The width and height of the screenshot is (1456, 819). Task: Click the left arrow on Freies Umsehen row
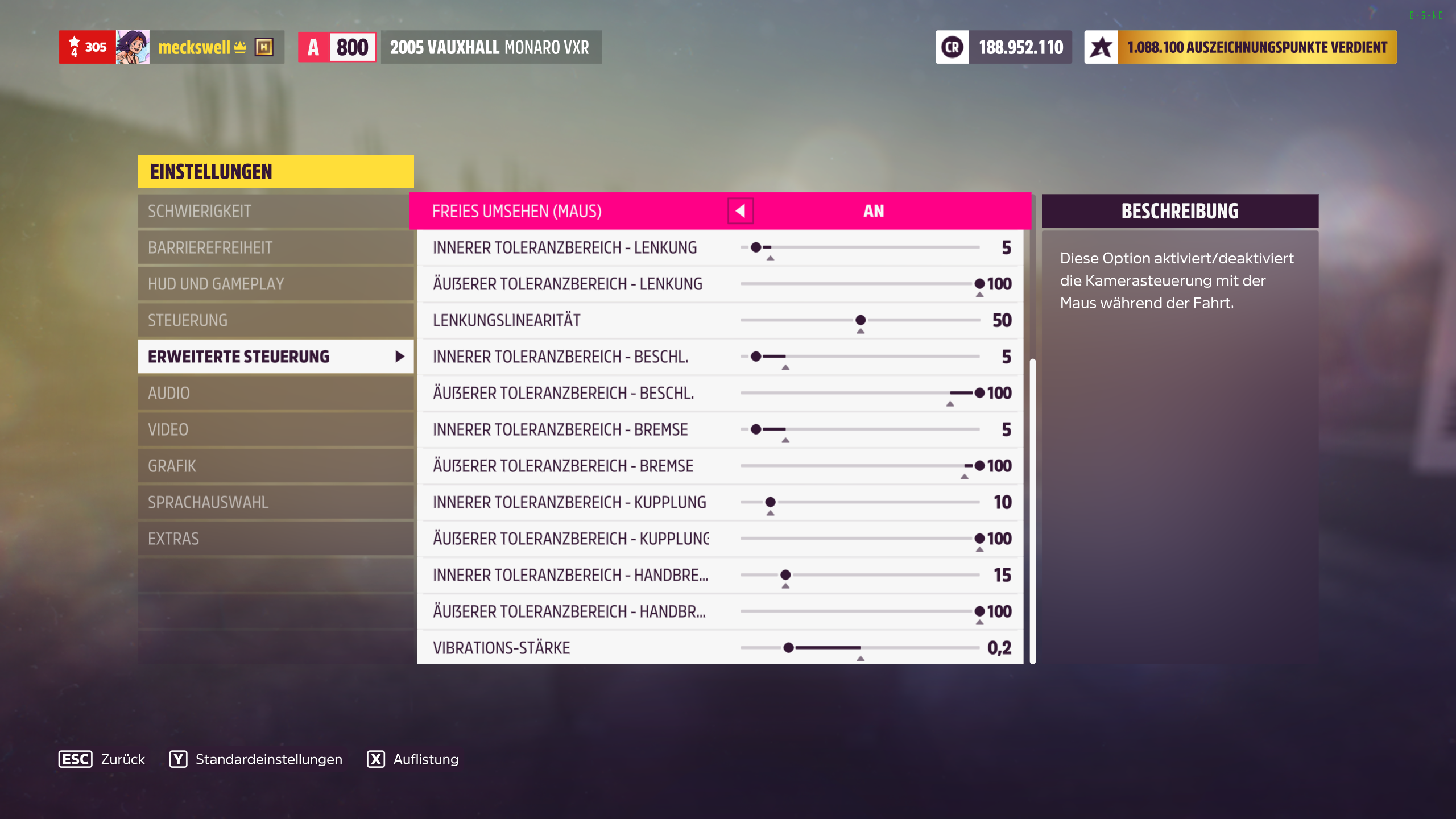pyautogui.click(x=741, y=210)
